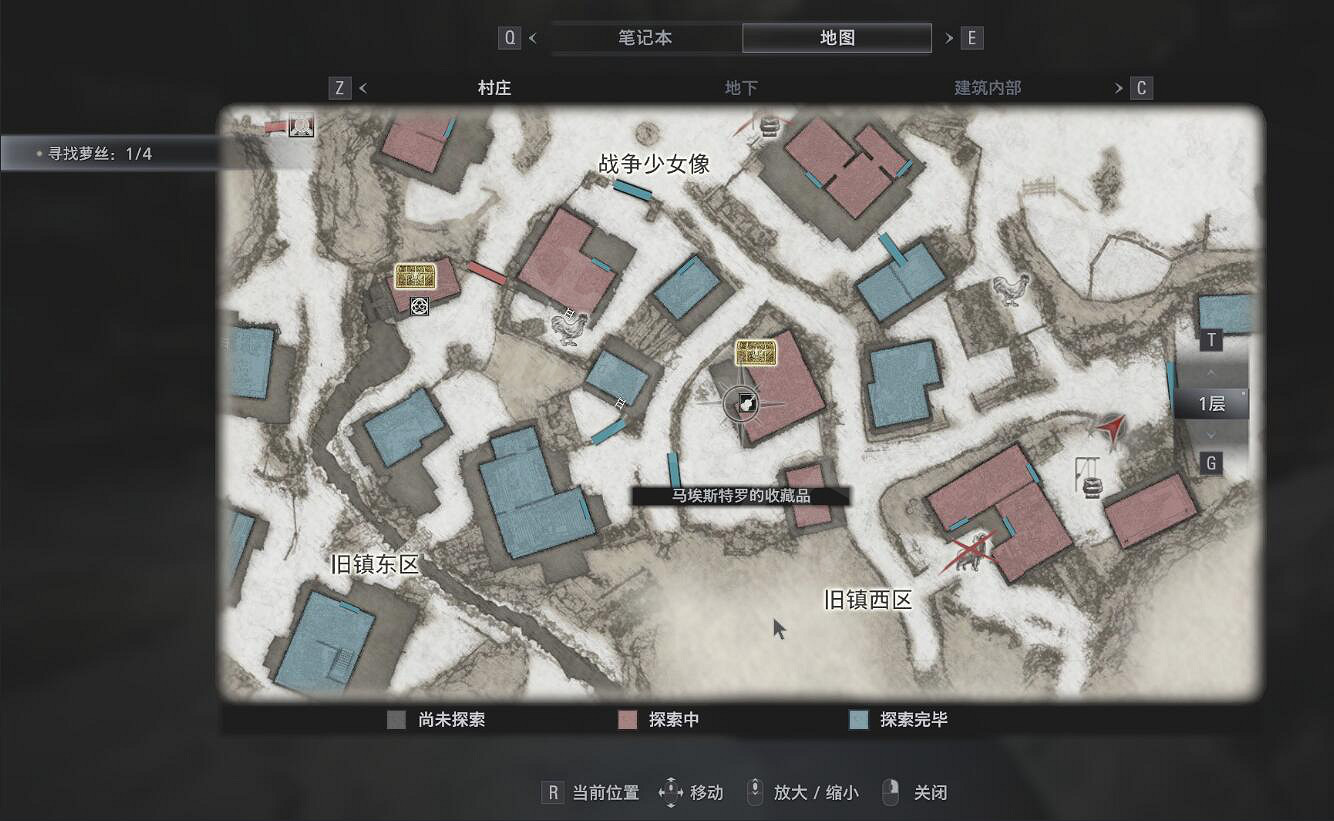Click the maze emblem icon beside the western chest
Screen dimensions: 1334x821
[x=418, y=306]
